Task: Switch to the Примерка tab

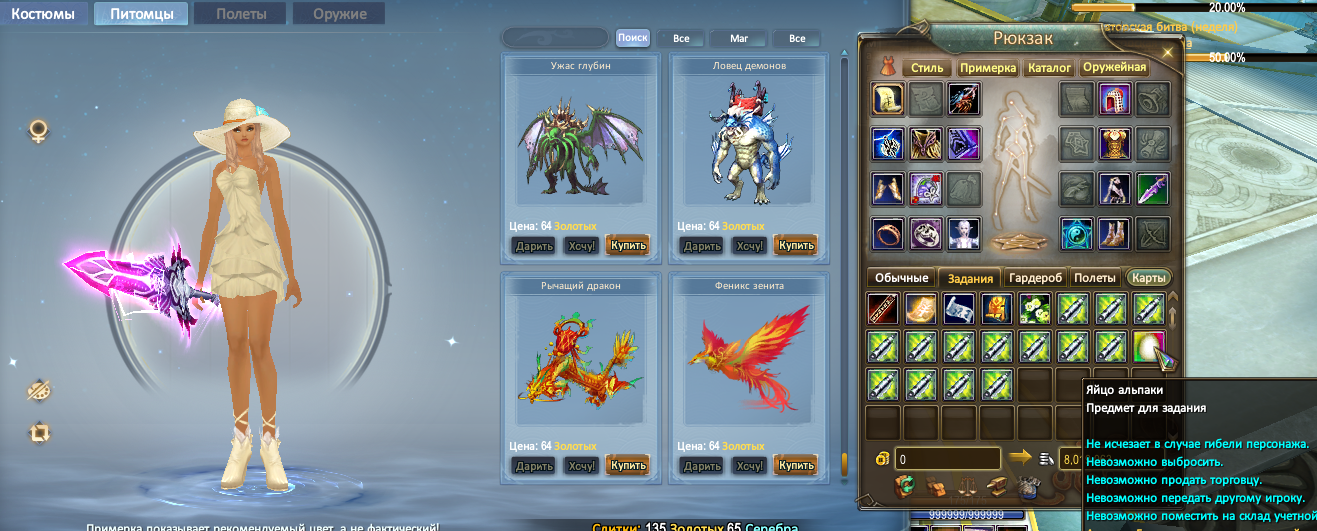Action: pos(988,68)
